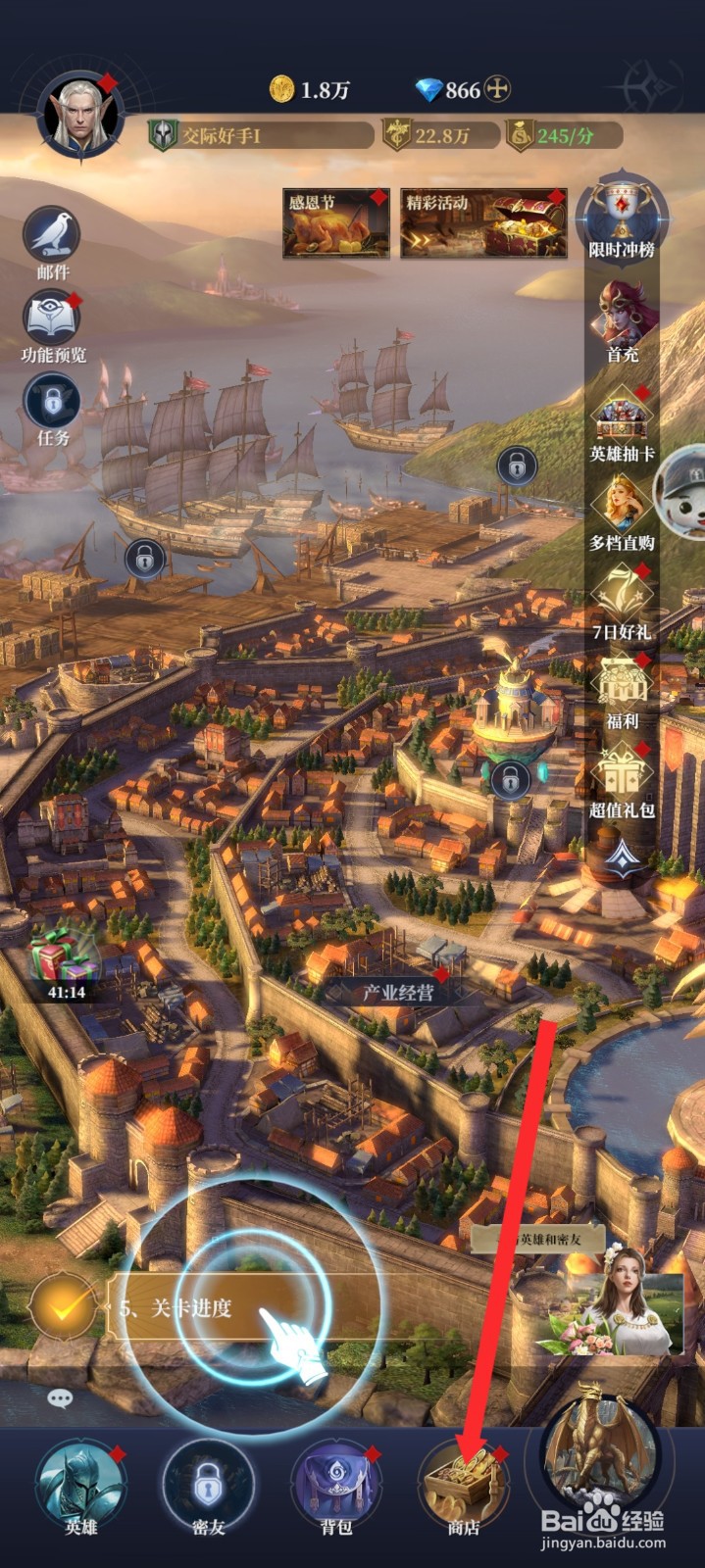Open the 感恩节 event banner
Viewport: 705px width, 1568px height.
coord(335,224)
